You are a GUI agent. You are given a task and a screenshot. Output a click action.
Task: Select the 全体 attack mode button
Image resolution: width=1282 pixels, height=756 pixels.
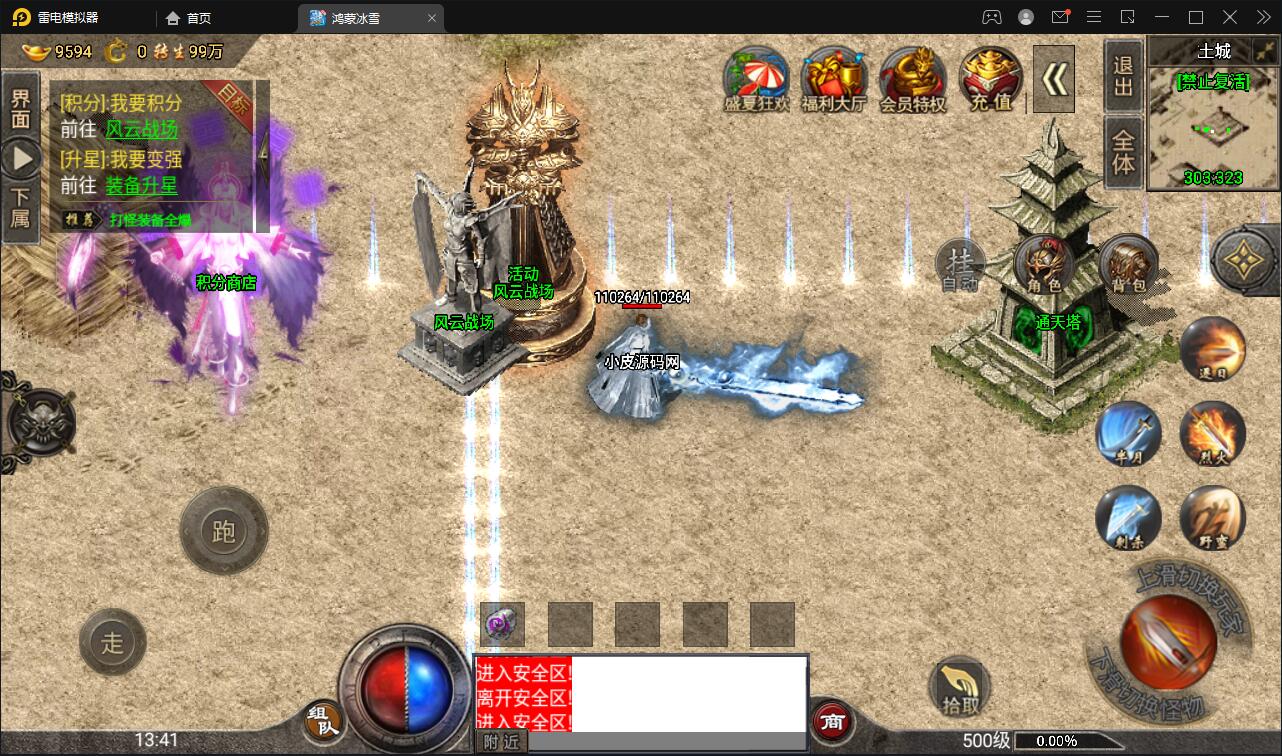pos(1124,151)
